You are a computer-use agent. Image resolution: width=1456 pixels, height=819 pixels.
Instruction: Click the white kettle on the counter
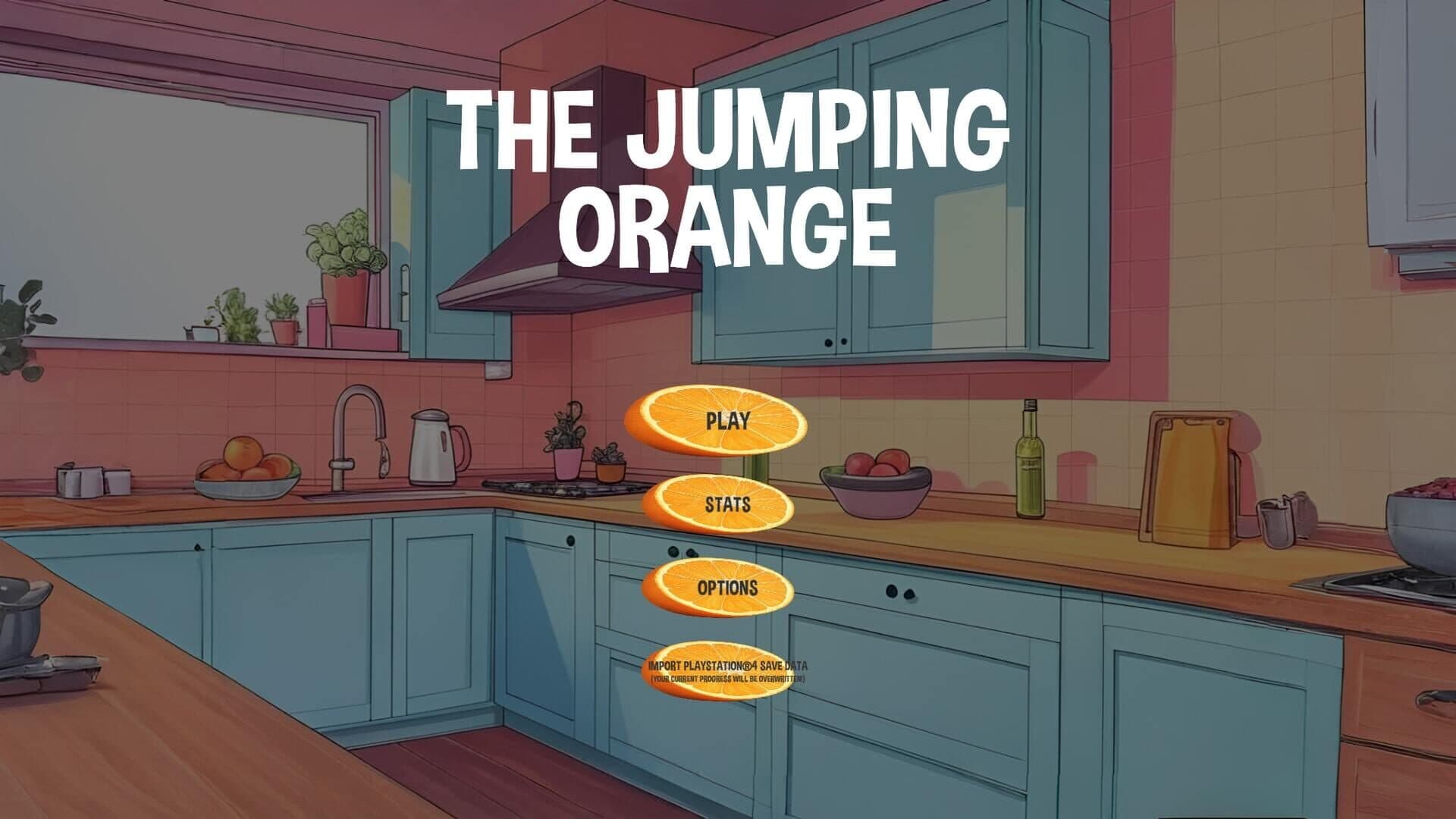432,447
